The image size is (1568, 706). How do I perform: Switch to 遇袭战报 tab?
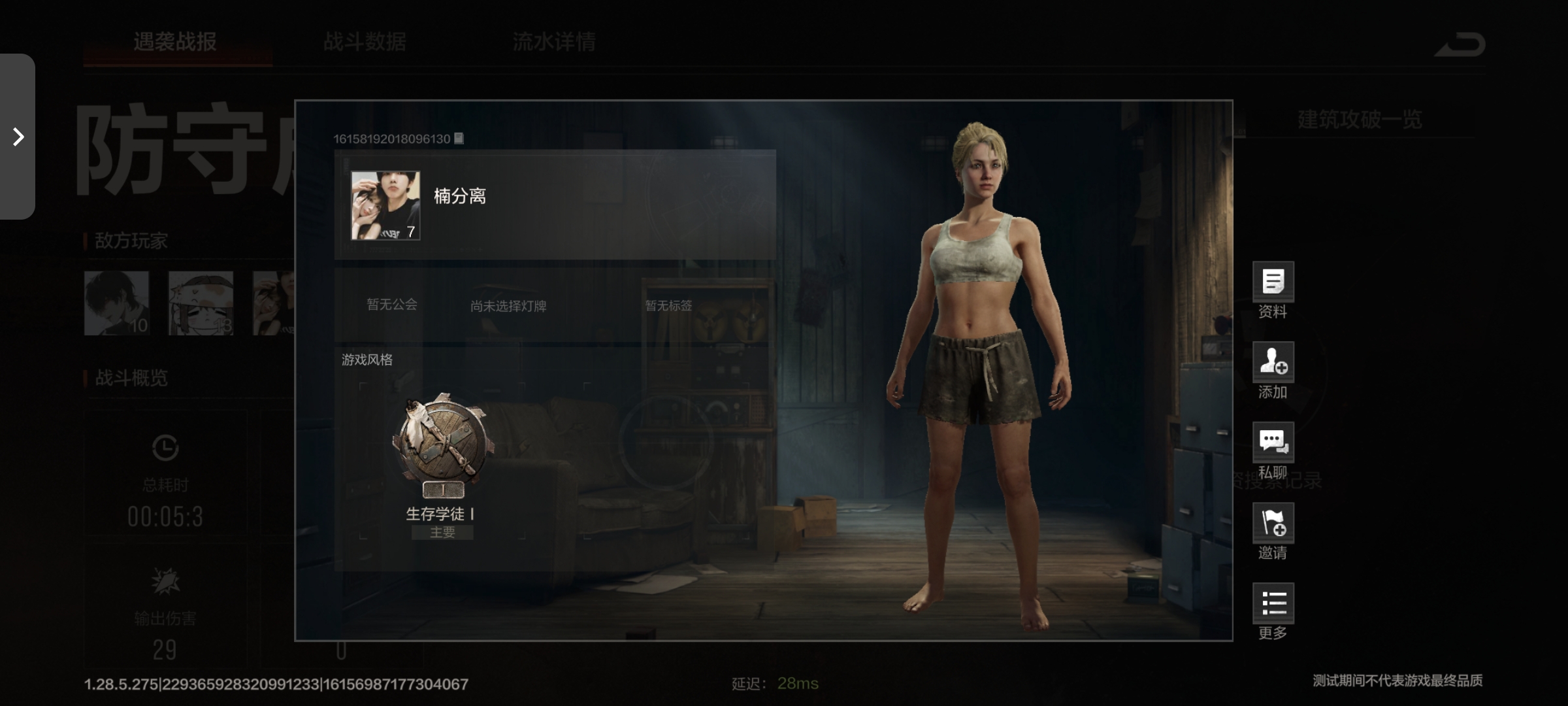(175, 42)
